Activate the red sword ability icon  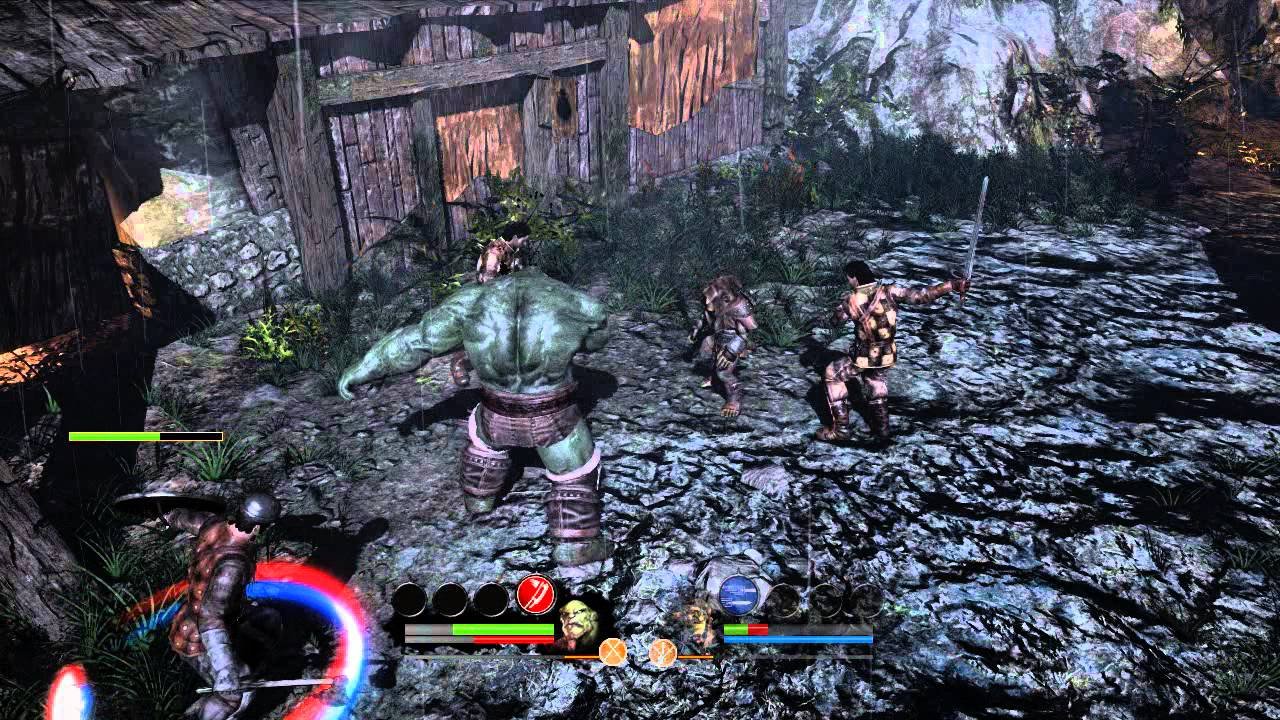(536, 597)
